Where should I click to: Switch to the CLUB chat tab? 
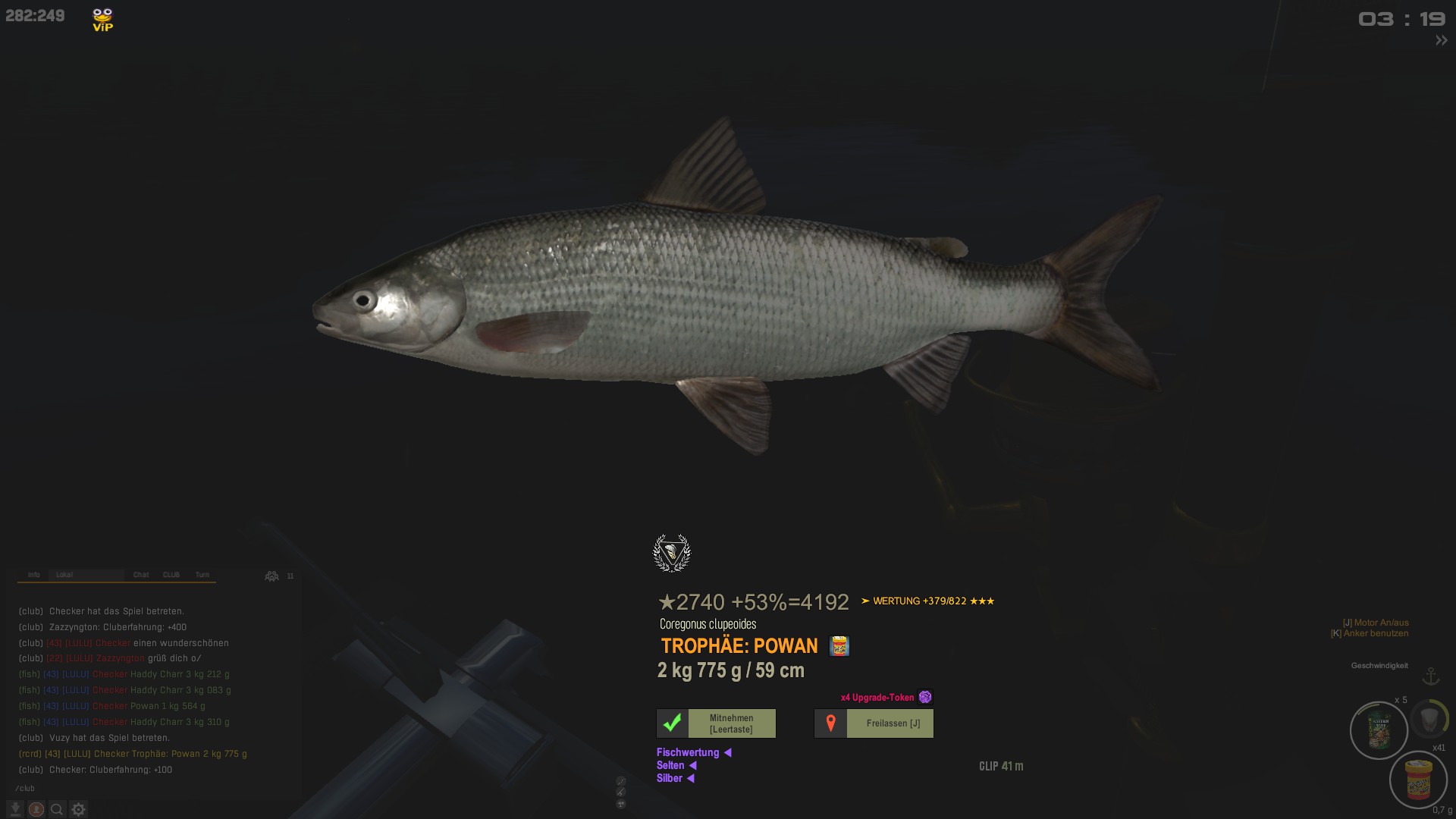point(171,575)
